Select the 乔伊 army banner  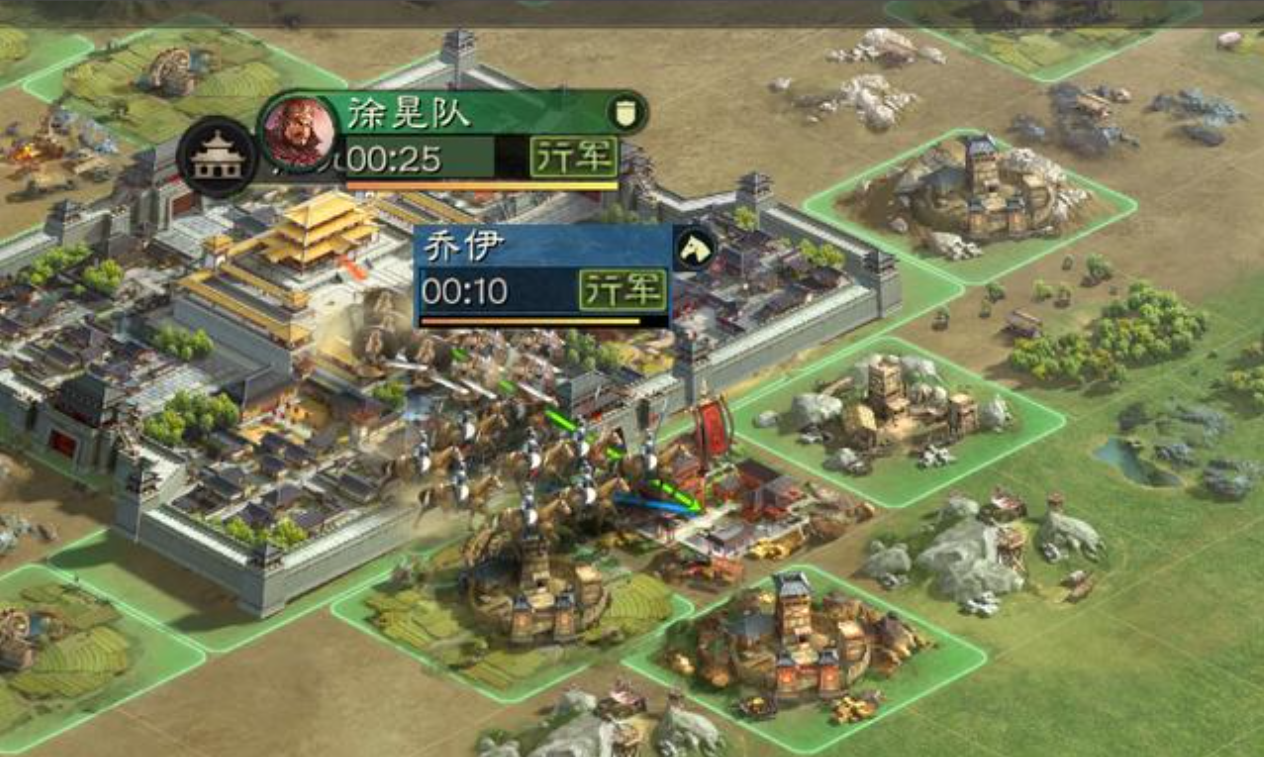point(500,249)
